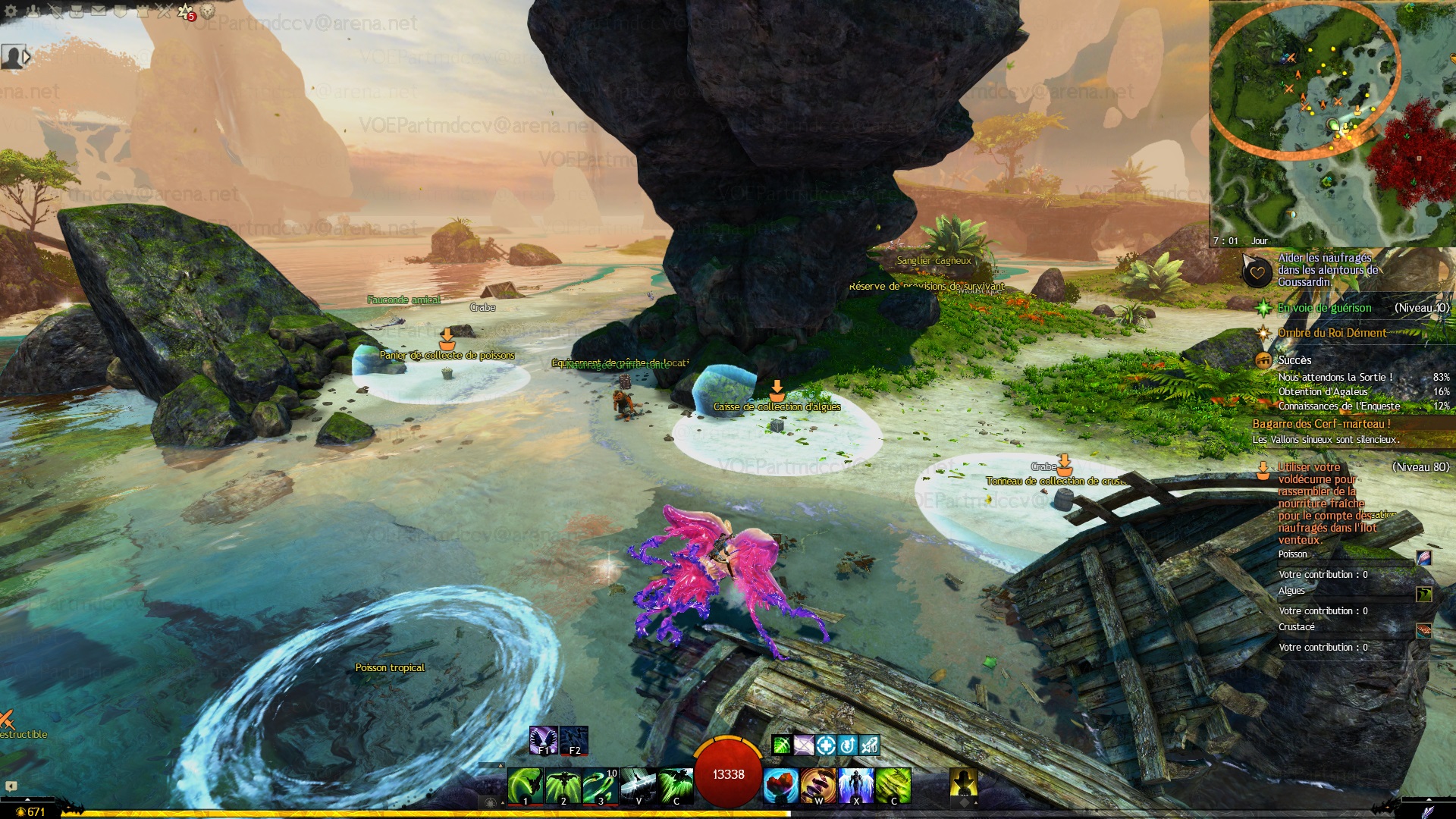Open the inventory bag icon
Screen dimensions: 1456x819
[x=77, y=11]
